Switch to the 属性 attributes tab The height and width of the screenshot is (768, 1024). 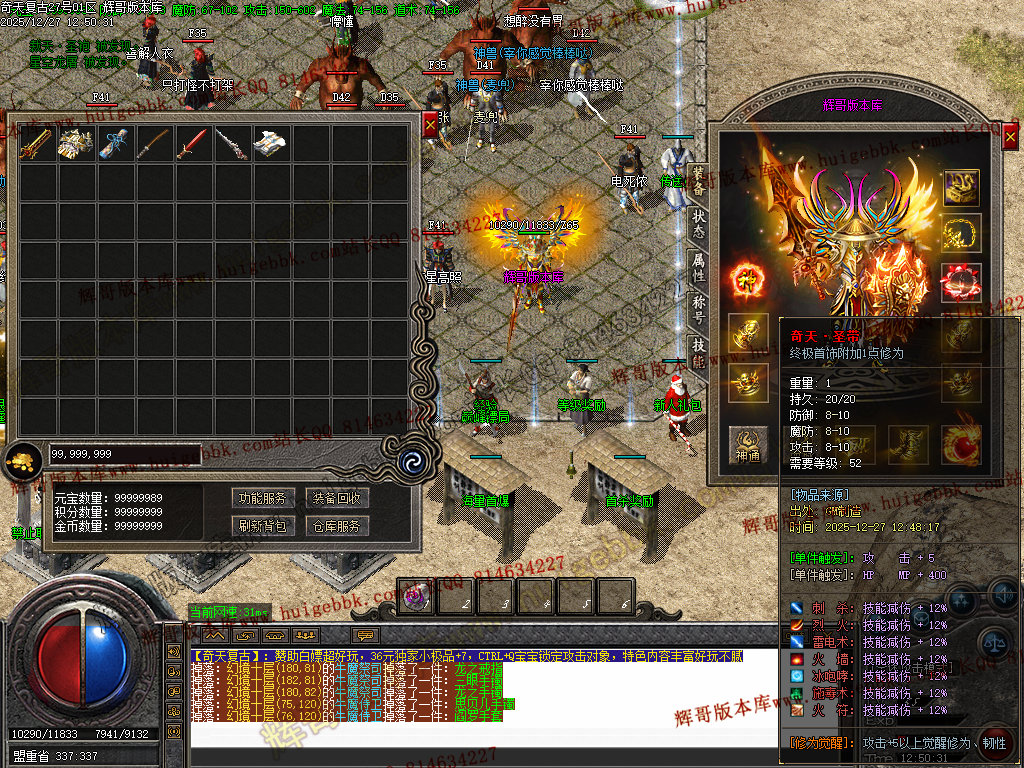(x=698, y=266)
